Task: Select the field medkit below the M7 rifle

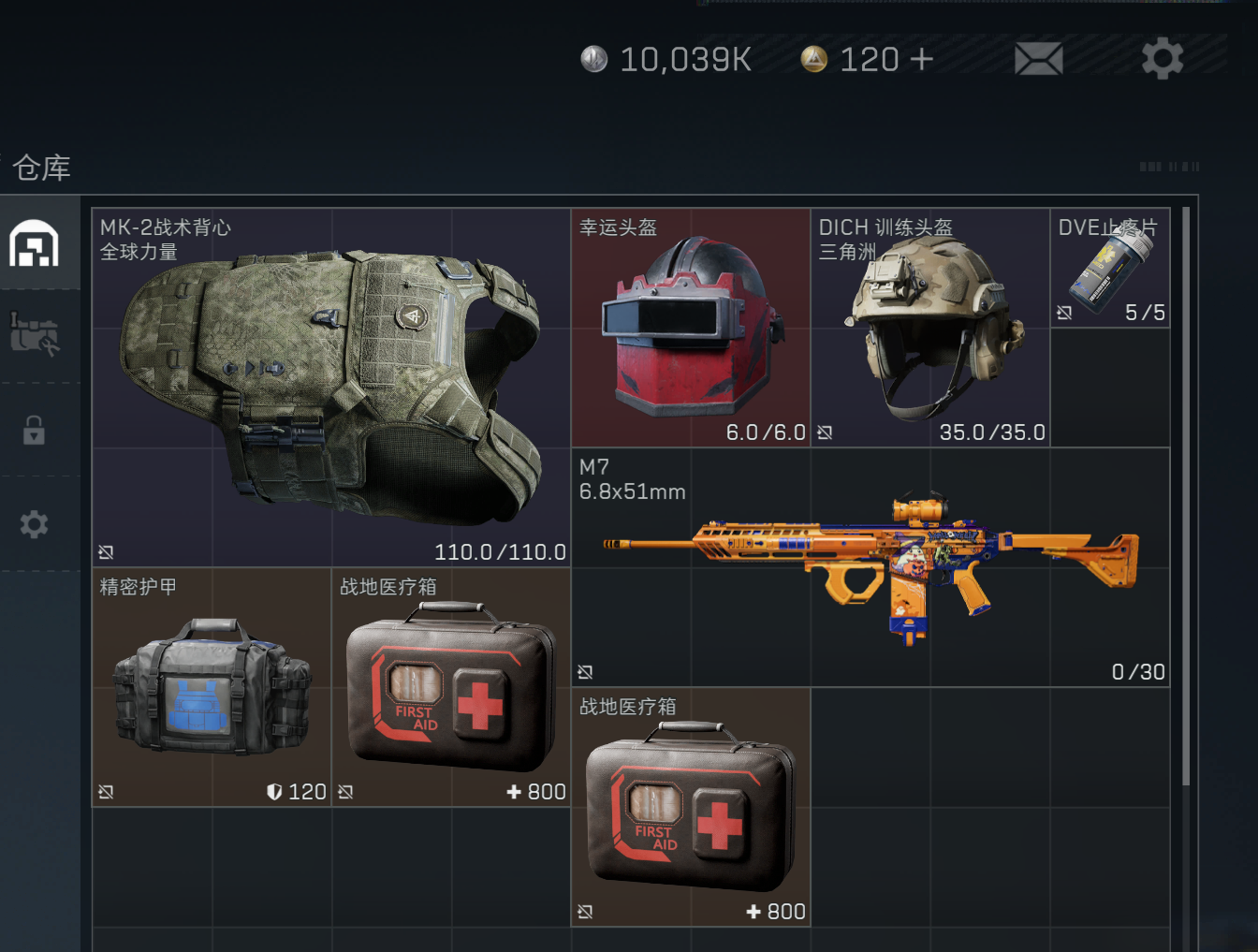Action: pyautogui.click(x=691, y=807)
